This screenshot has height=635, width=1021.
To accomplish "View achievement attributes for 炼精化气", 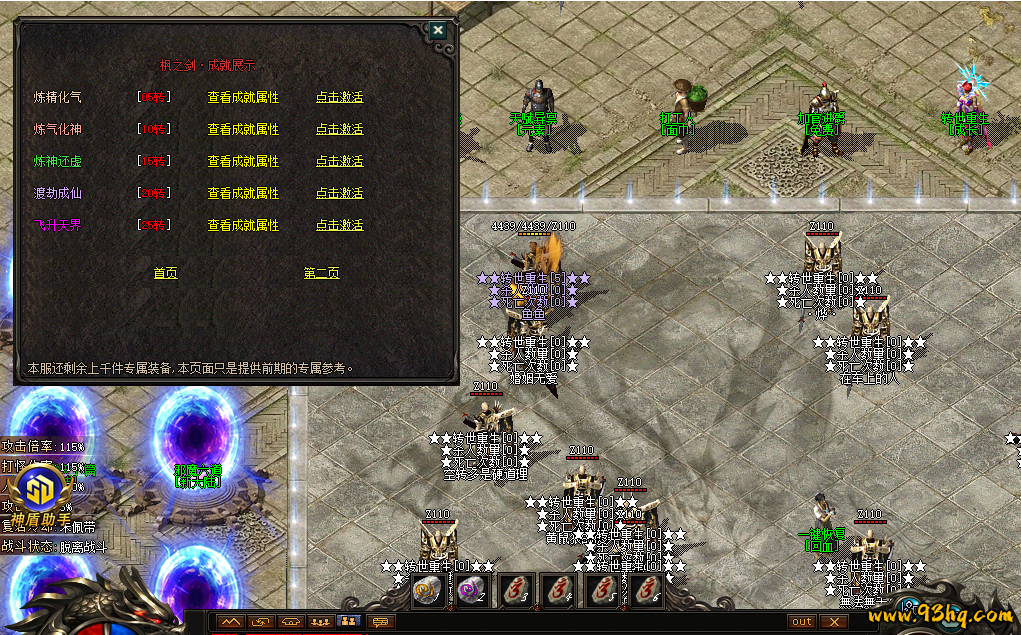I will click(243, 98).
